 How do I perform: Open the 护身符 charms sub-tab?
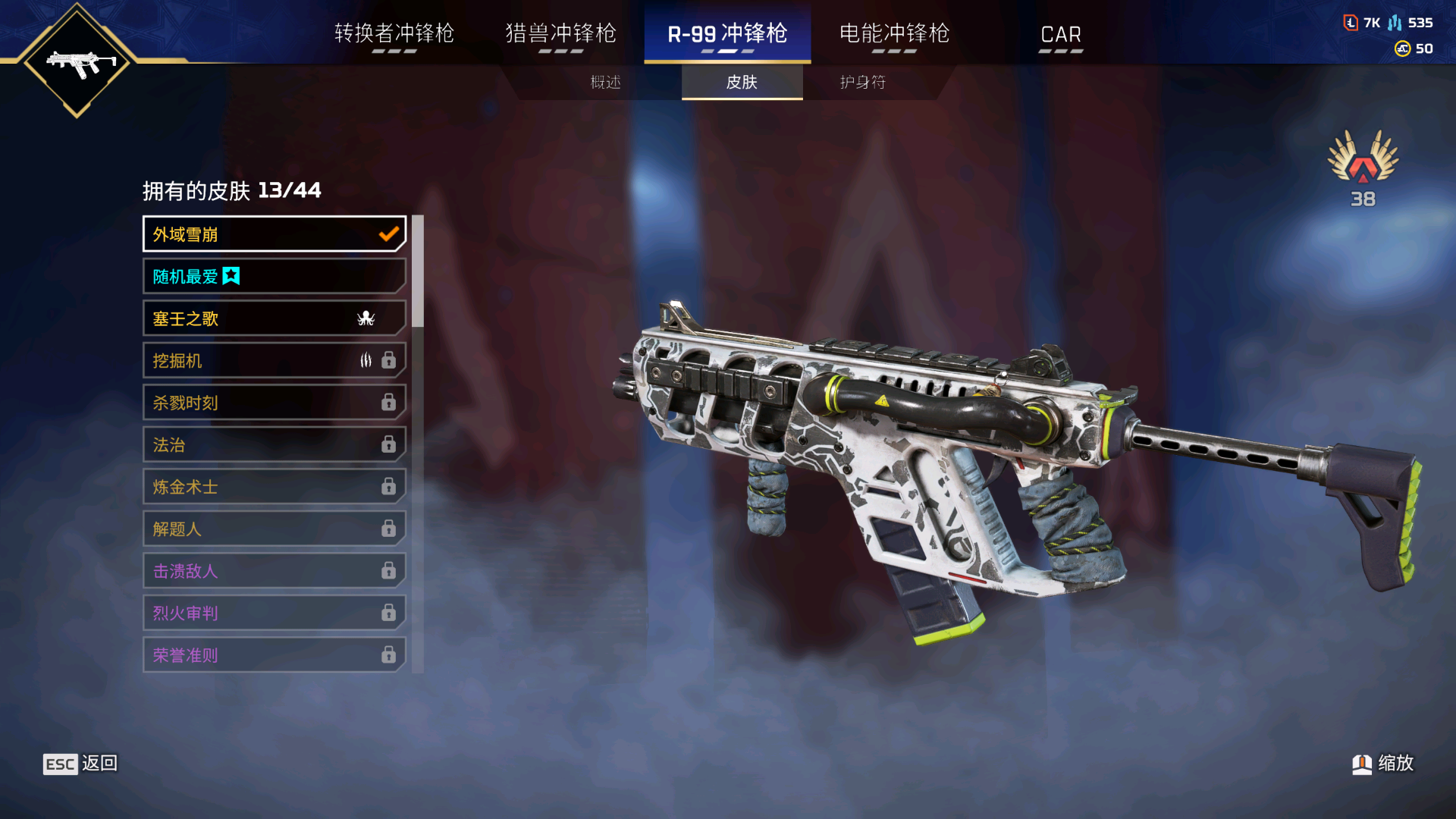pos(863,82)
